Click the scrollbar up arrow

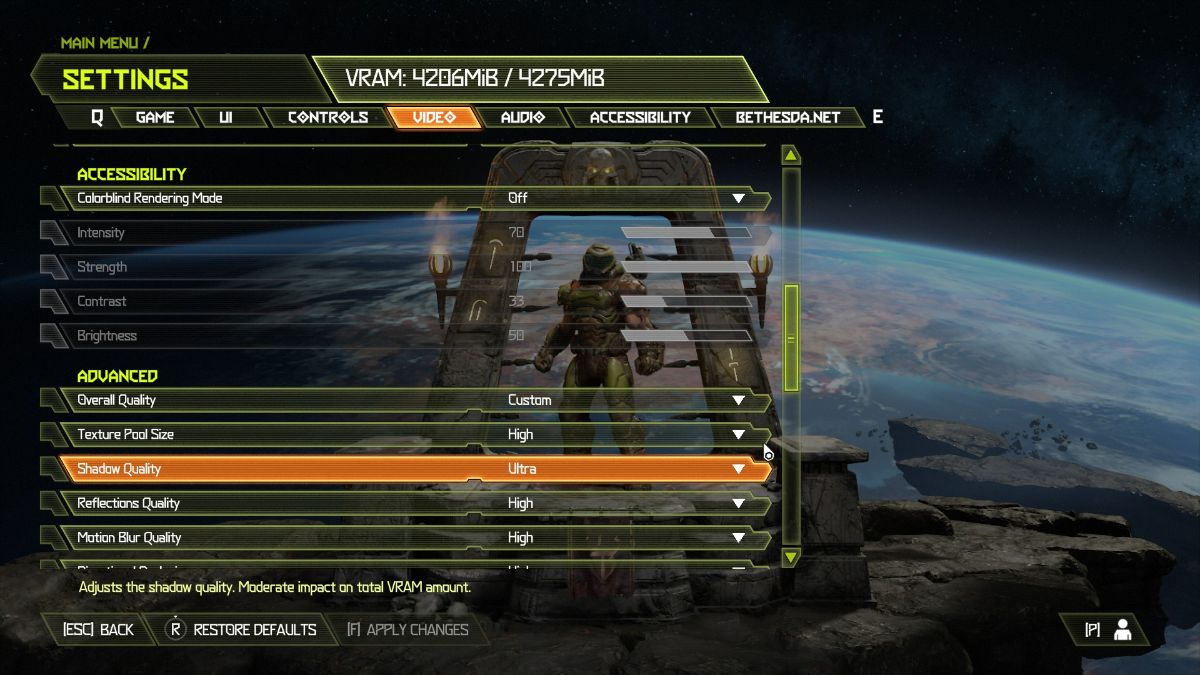pos(791,155)
